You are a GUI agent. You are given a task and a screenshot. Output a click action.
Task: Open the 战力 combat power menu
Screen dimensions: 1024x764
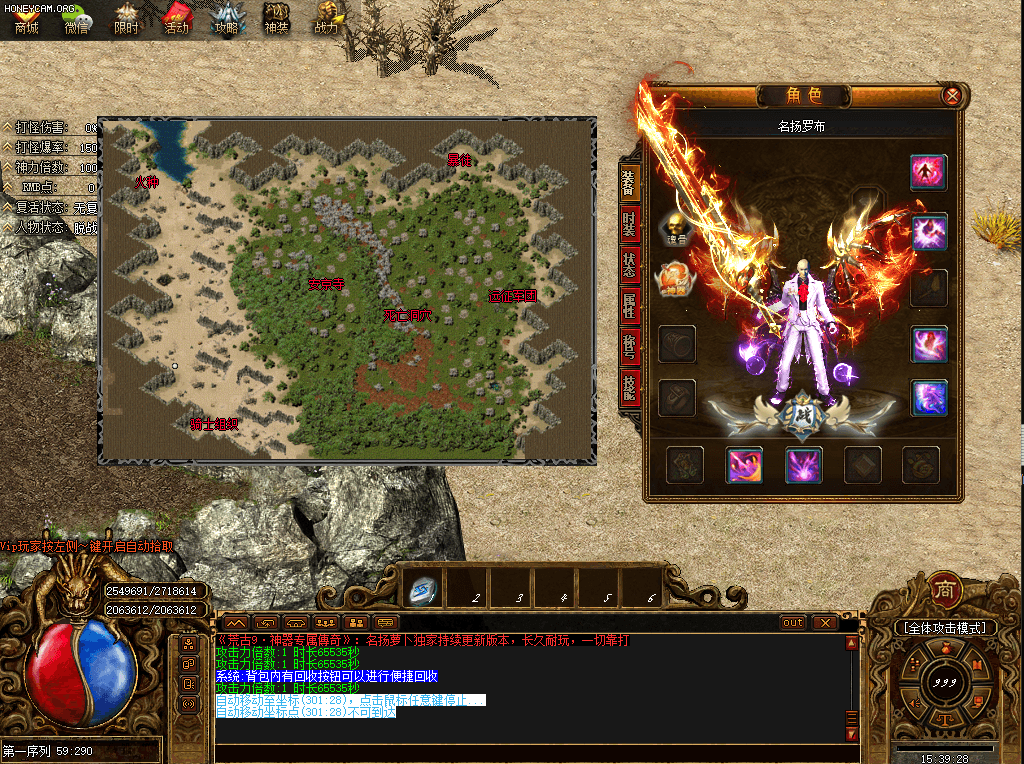[x=327, y=18]
